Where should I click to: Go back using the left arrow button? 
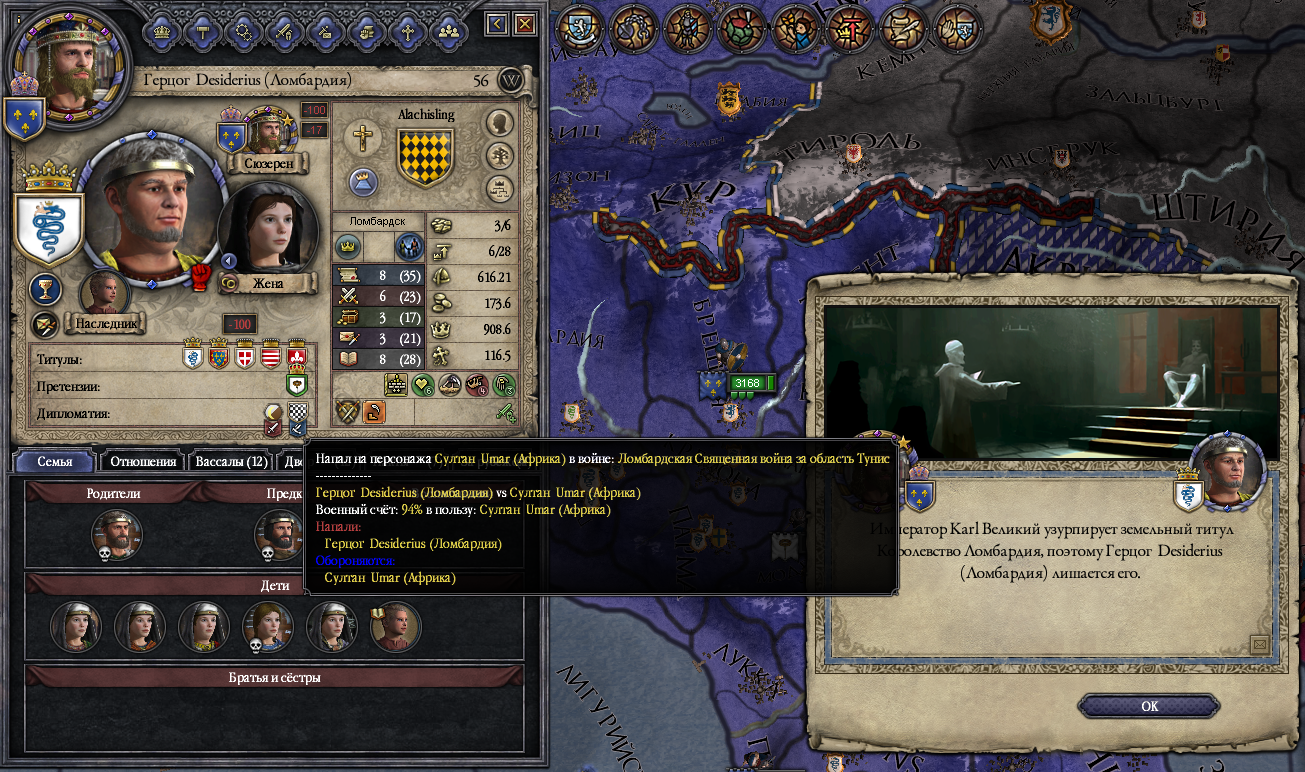[497, 24]
